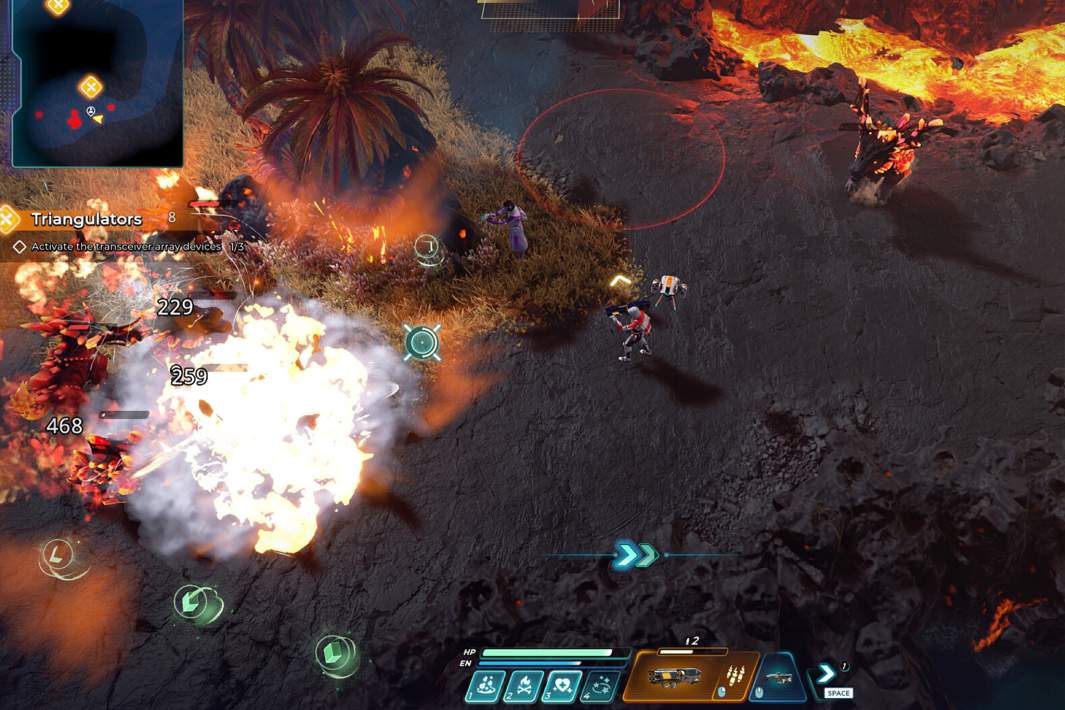
Task: Select the Triangulators objective tracker
Action: [86, 219]
